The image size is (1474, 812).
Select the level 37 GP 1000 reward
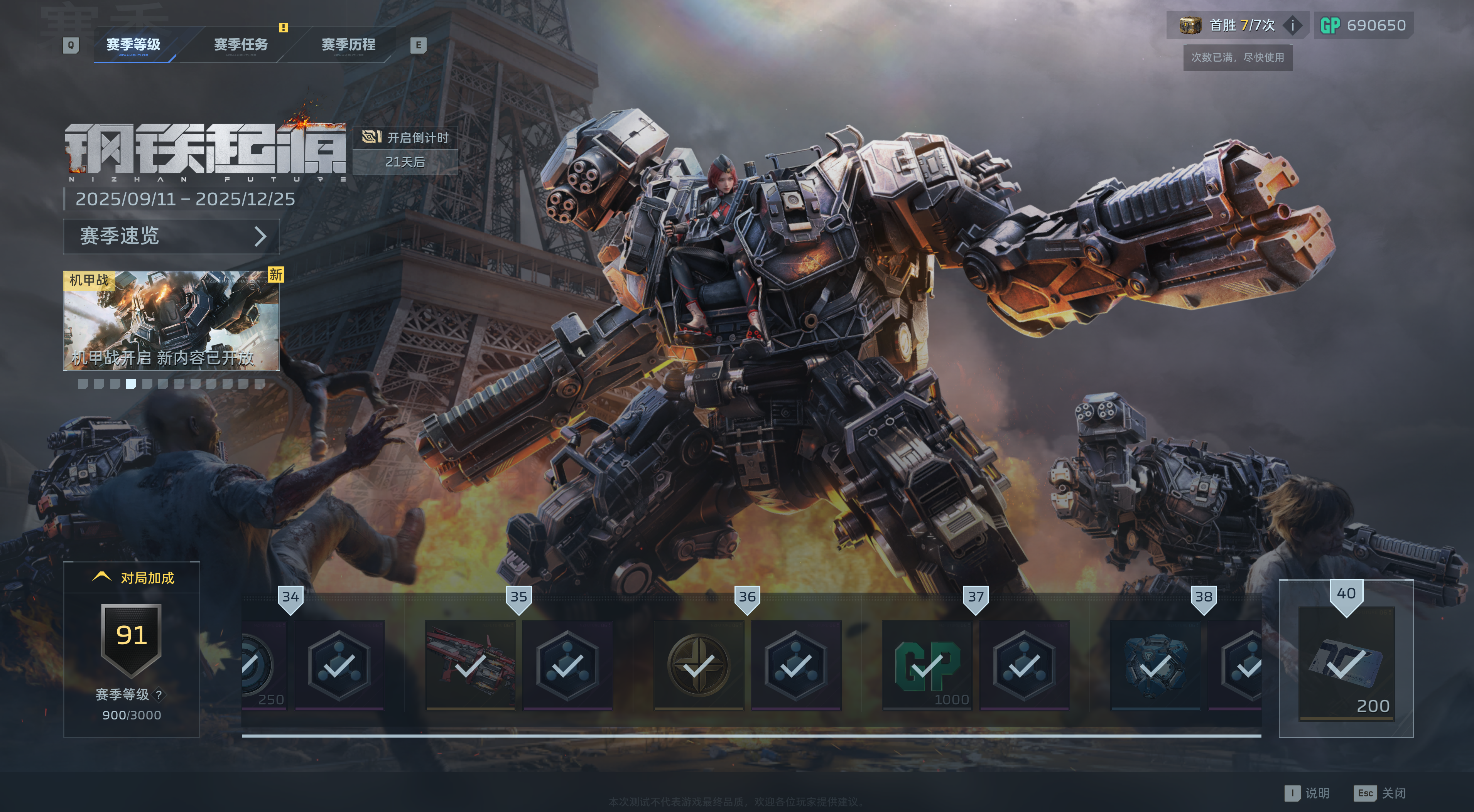click(927, 665)
